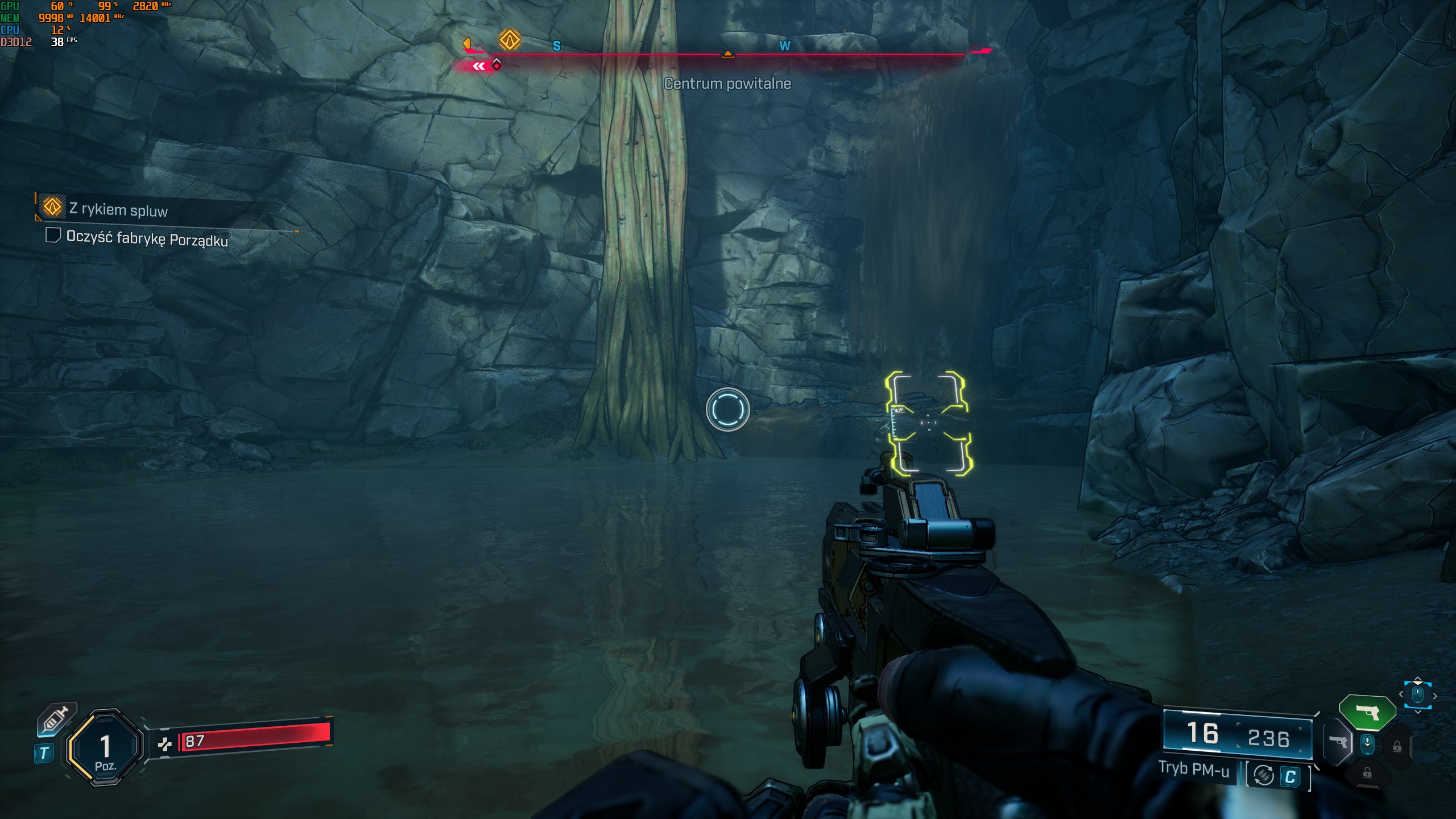The width and height of the screenshot is (1456, 819).
Task: Click the red enemy indicator on the compass
Action: [x=496, y=65]
